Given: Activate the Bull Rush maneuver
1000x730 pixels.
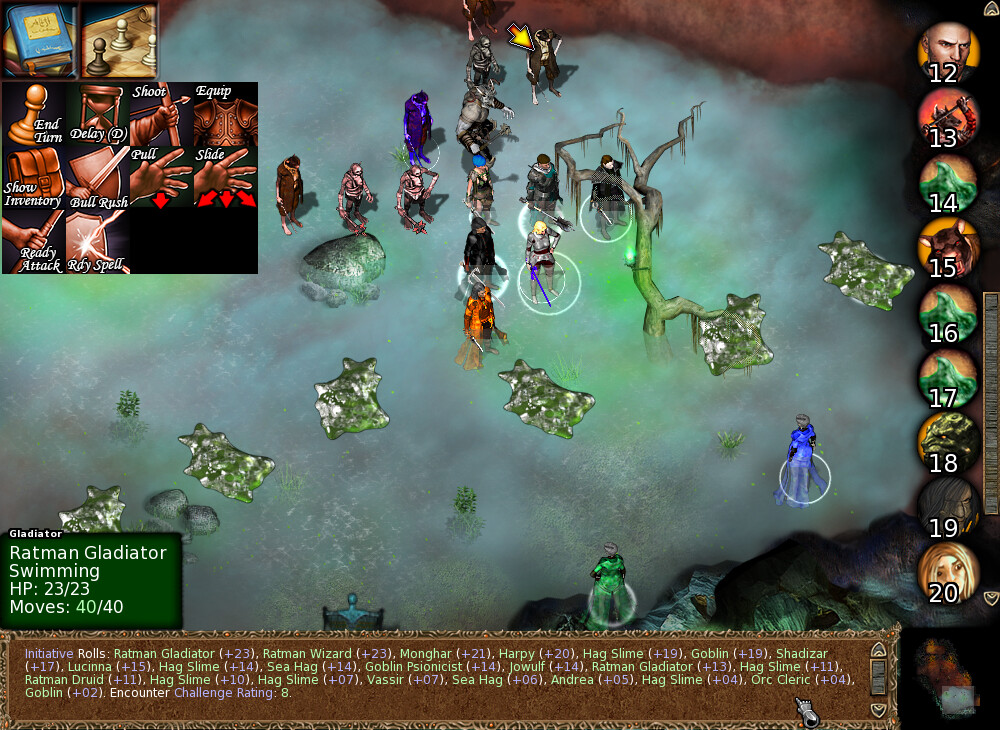Looking at the screenshot, I should point(96,178).
